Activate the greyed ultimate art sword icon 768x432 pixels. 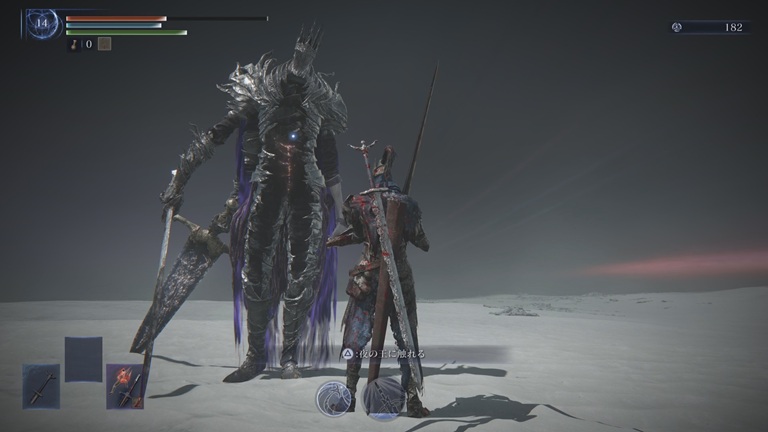382,398
